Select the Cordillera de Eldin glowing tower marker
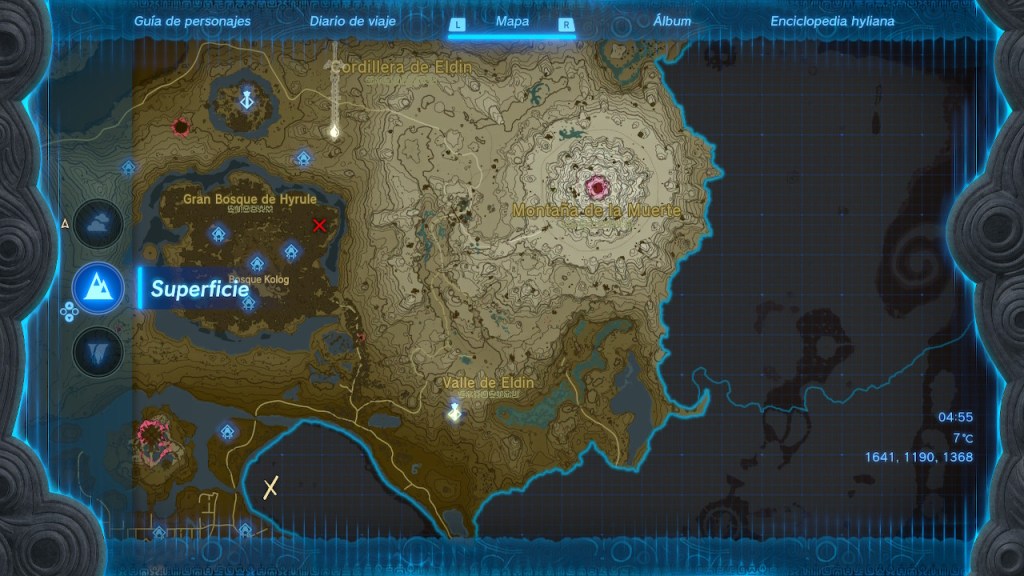This screenshot has height=576, width=1024. [335, 130]
